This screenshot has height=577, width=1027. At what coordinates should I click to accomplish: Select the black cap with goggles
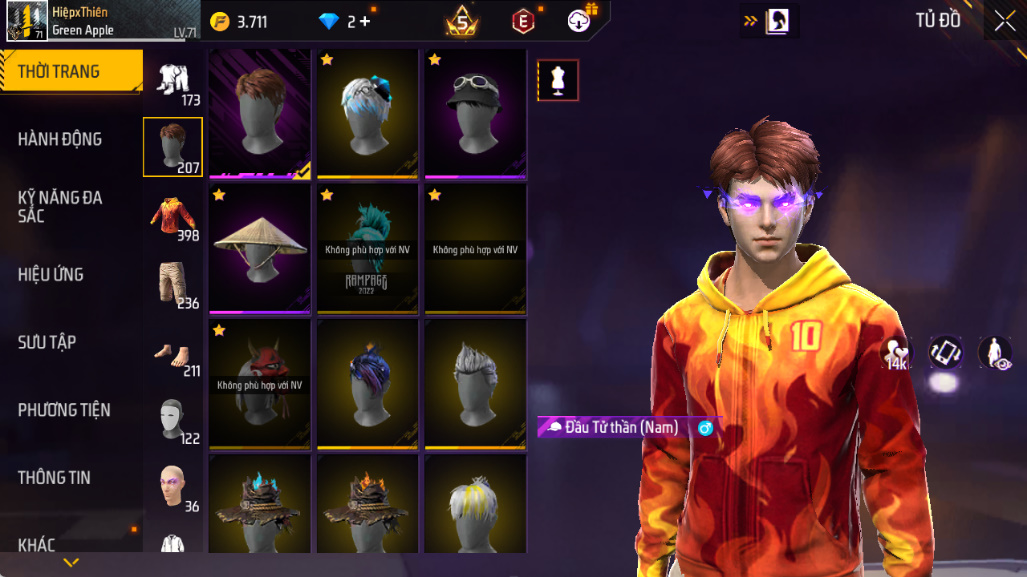pyautogui.click(x=475, y=113)
